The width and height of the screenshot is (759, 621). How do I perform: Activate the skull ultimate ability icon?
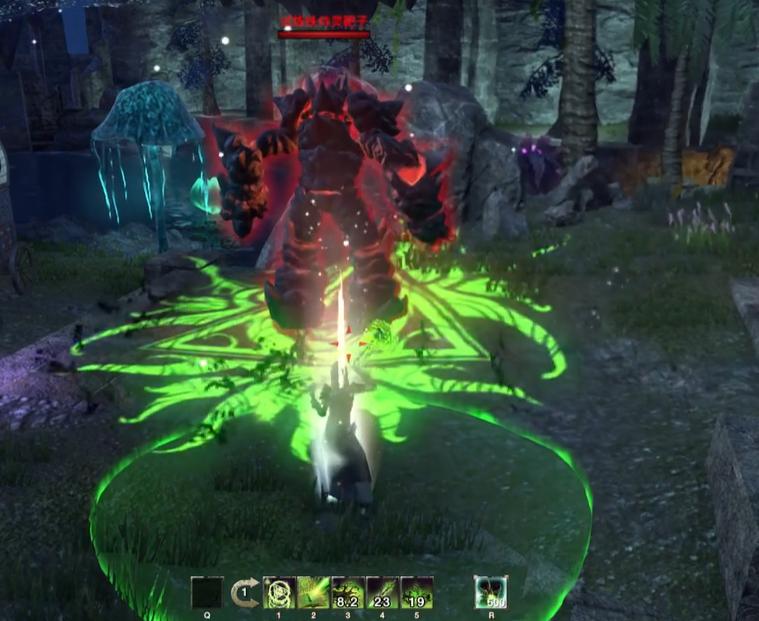pyautogui.click(x=490, y=592)
